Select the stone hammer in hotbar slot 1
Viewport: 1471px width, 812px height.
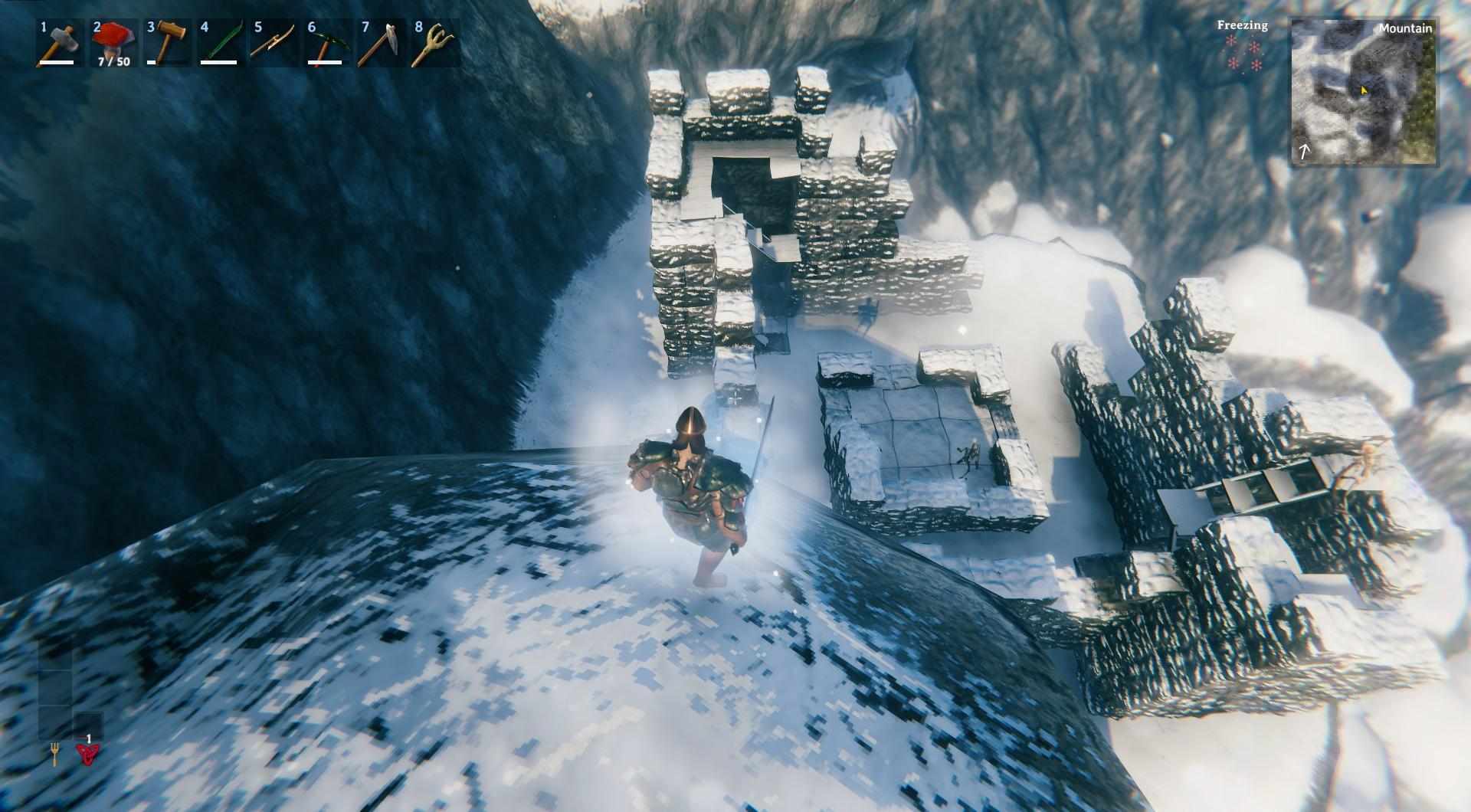click(x=58, y=43)
